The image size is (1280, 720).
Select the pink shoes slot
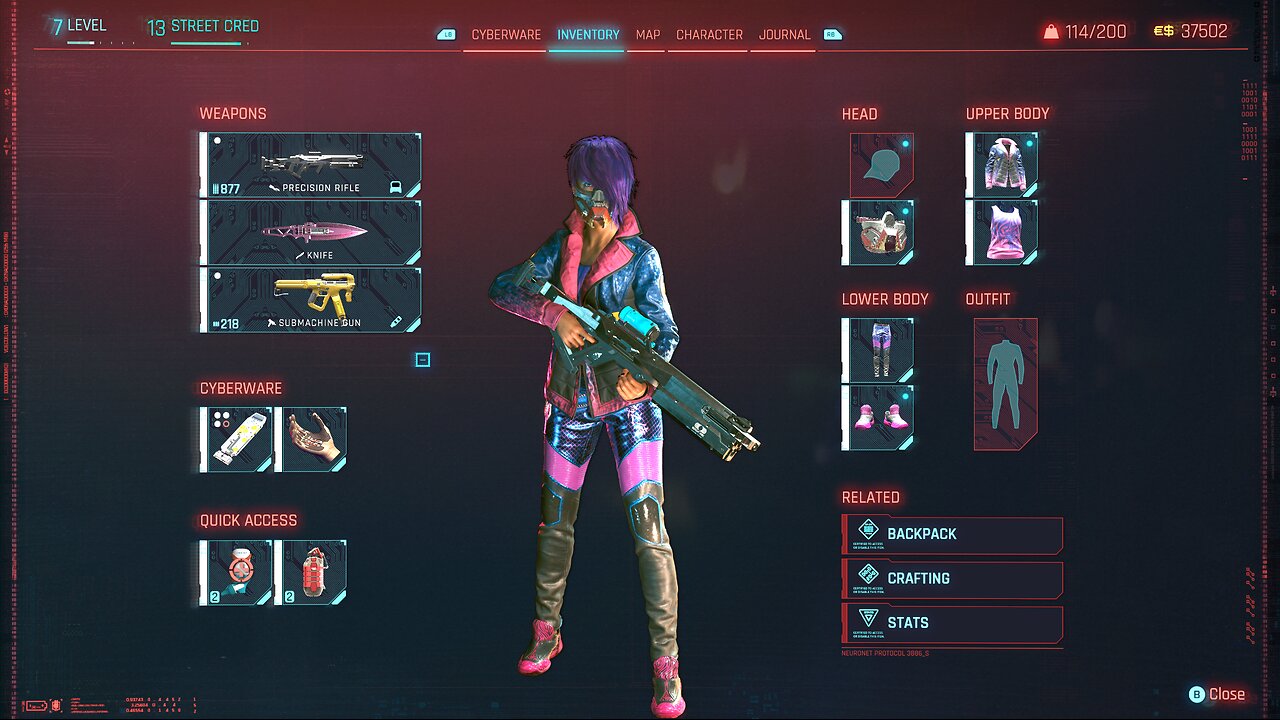pyautogui.click(x=878, y=417)
